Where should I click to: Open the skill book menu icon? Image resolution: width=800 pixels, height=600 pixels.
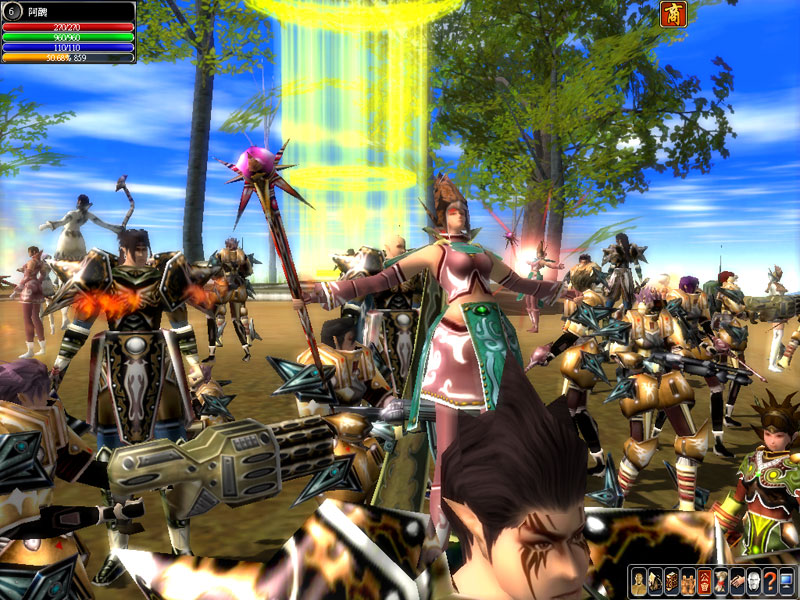[x=671, y=581]
